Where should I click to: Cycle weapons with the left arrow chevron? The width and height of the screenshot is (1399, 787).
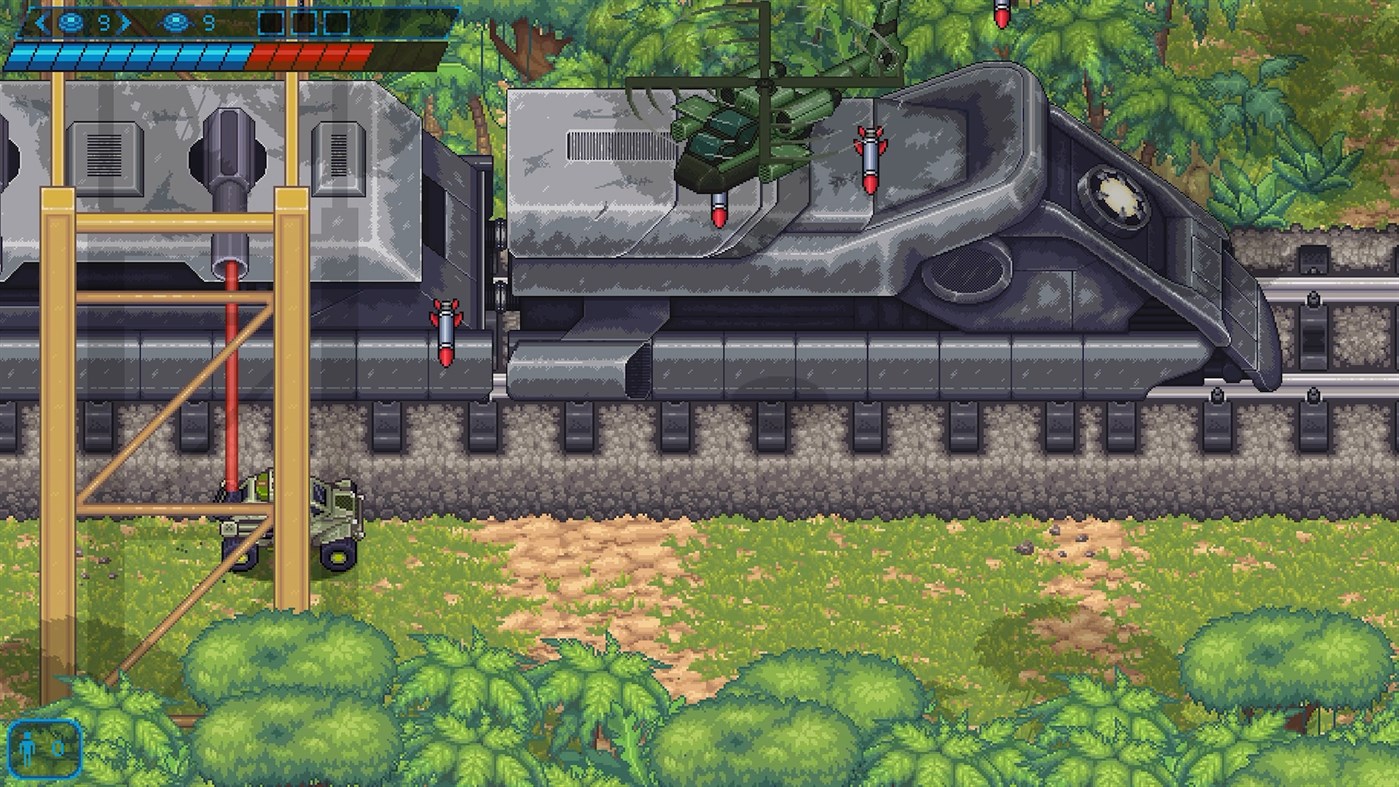click(x=40, y=22)
